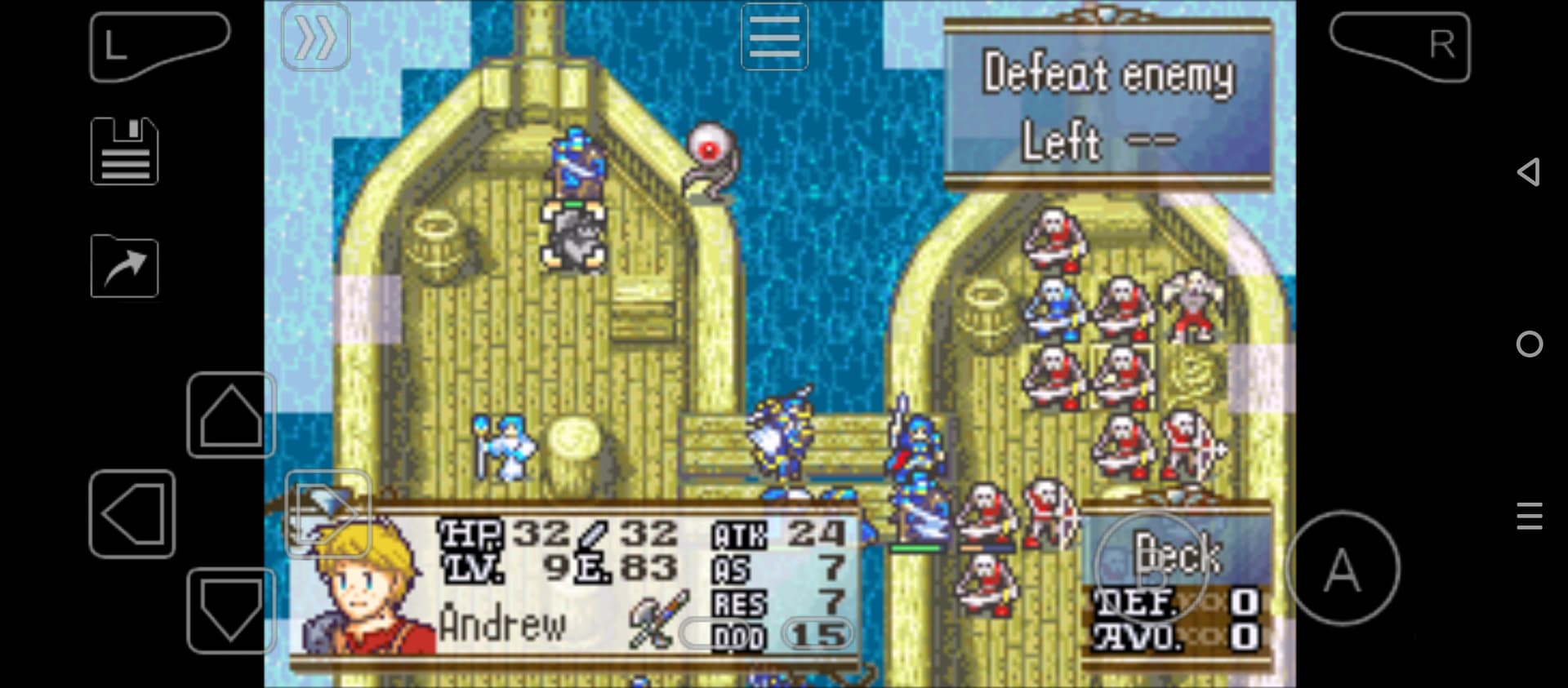Open the emulator hamburger menu
Image resolution: width=1568 pixels, height=688 pixels.
click(774, 37)
